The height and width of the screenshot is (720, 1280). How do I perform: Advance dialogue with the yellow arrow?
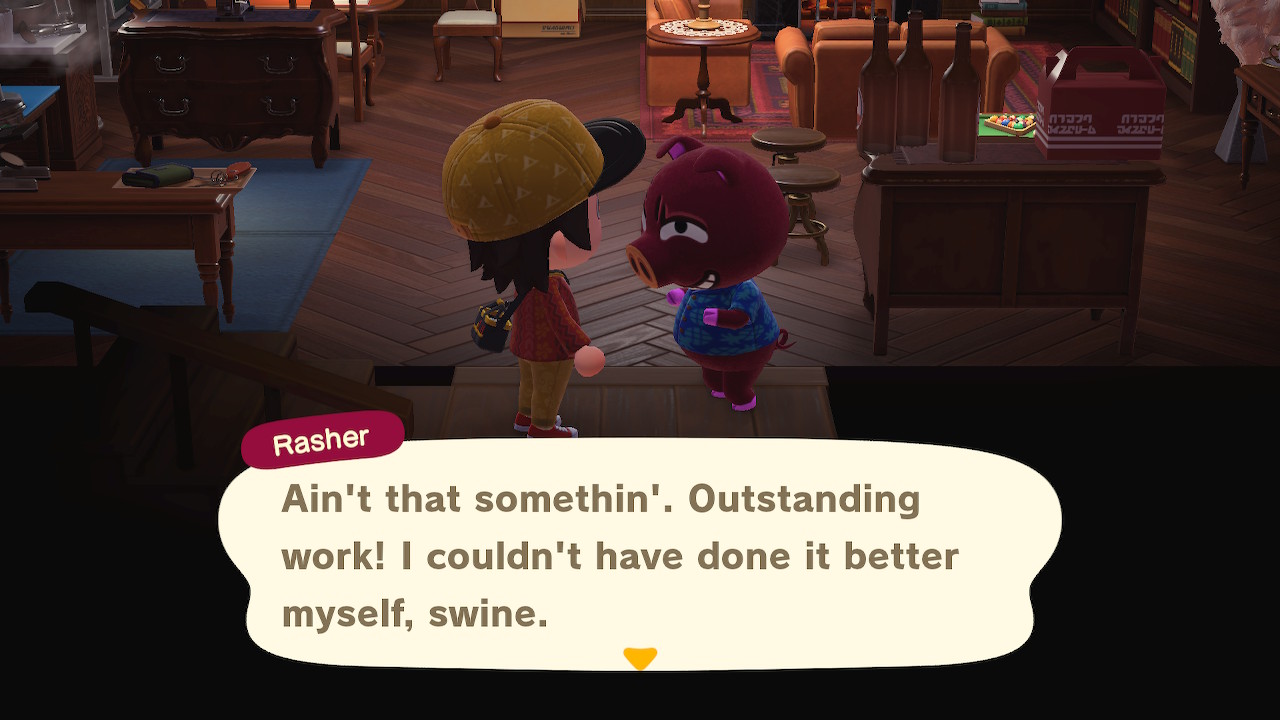[640, 658]
